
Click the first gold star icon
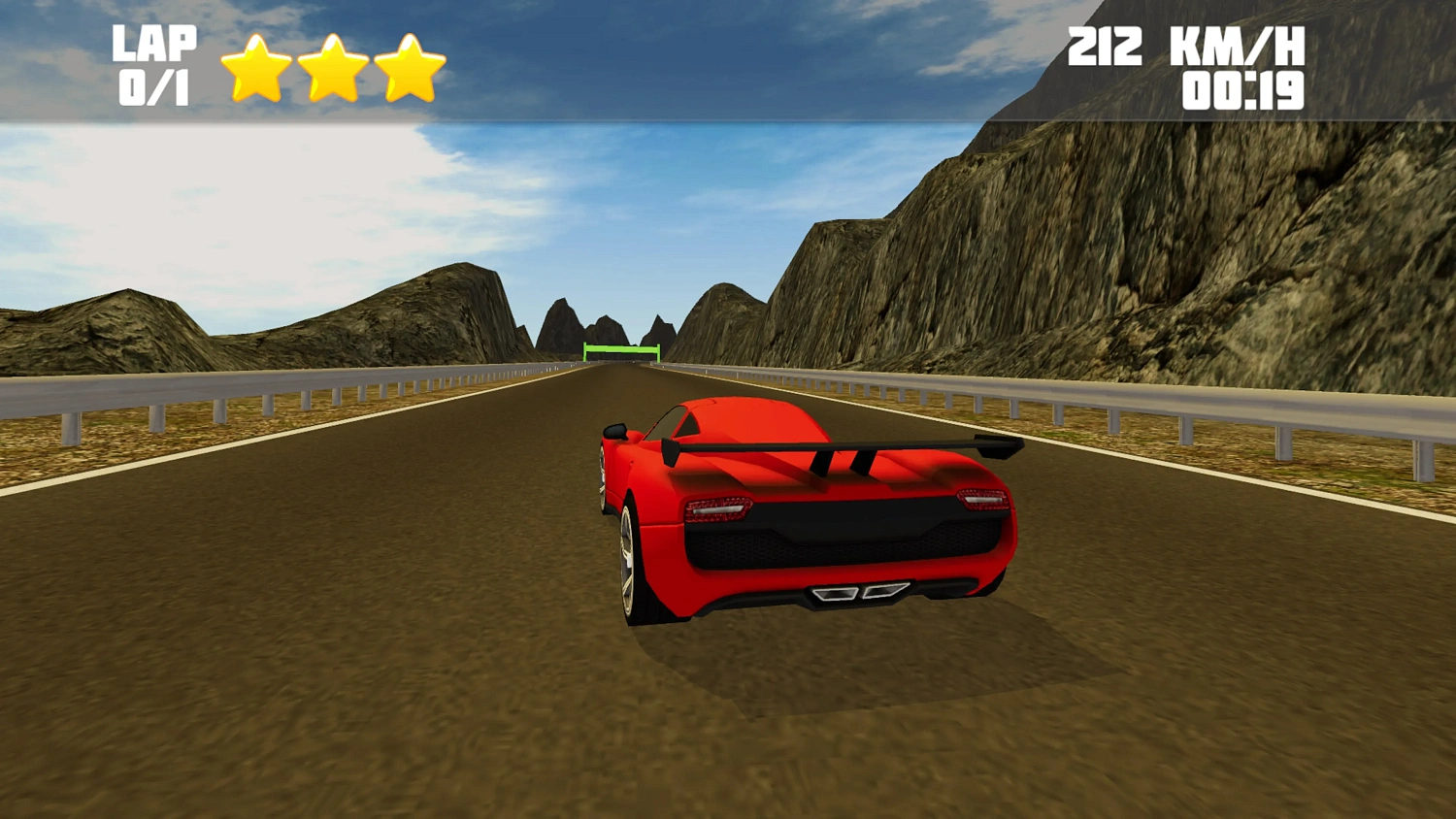(x=257, y=66)
